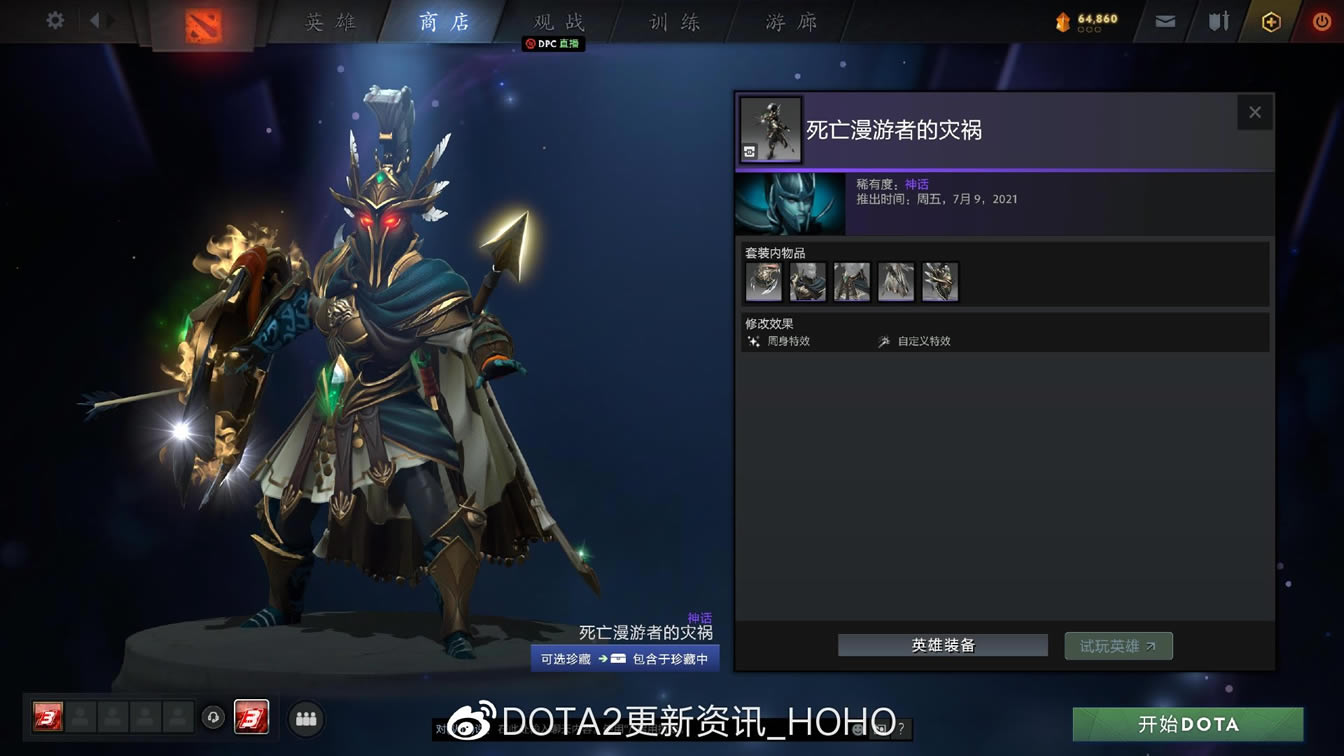Click the headset voice chat icon

coord(213,718)
